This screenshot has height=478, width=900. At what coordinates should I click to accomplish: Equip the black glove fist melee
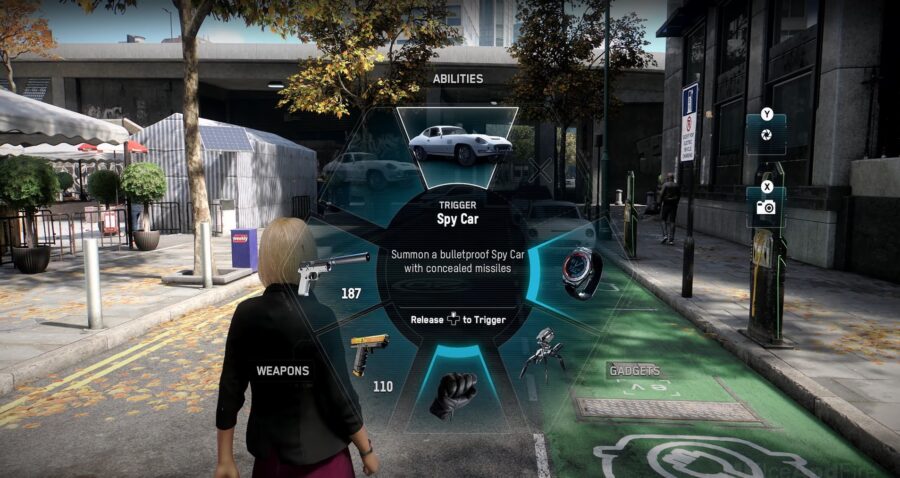(x=453, y=394)
